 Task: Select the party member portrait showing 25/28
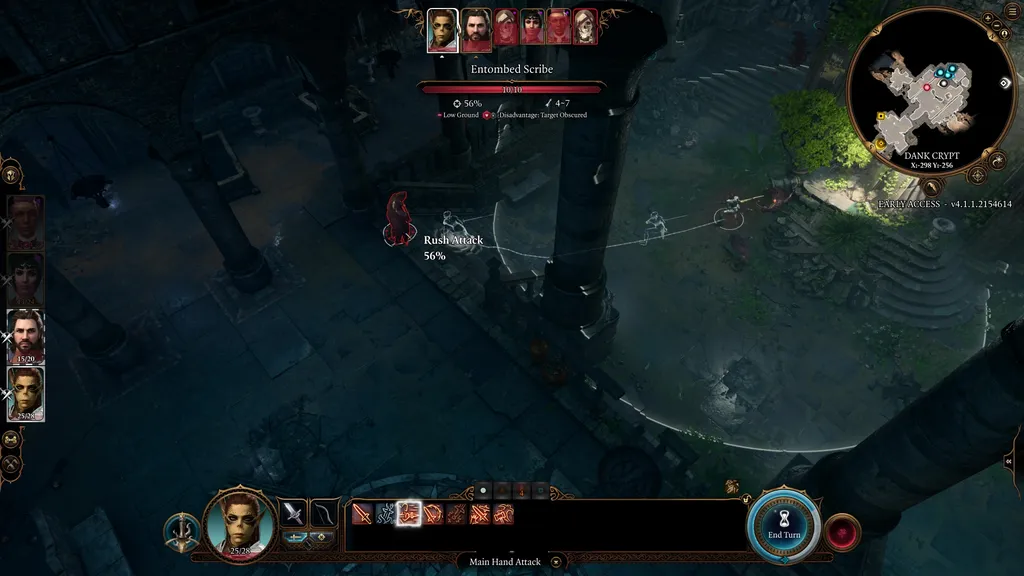coord(26,393)
